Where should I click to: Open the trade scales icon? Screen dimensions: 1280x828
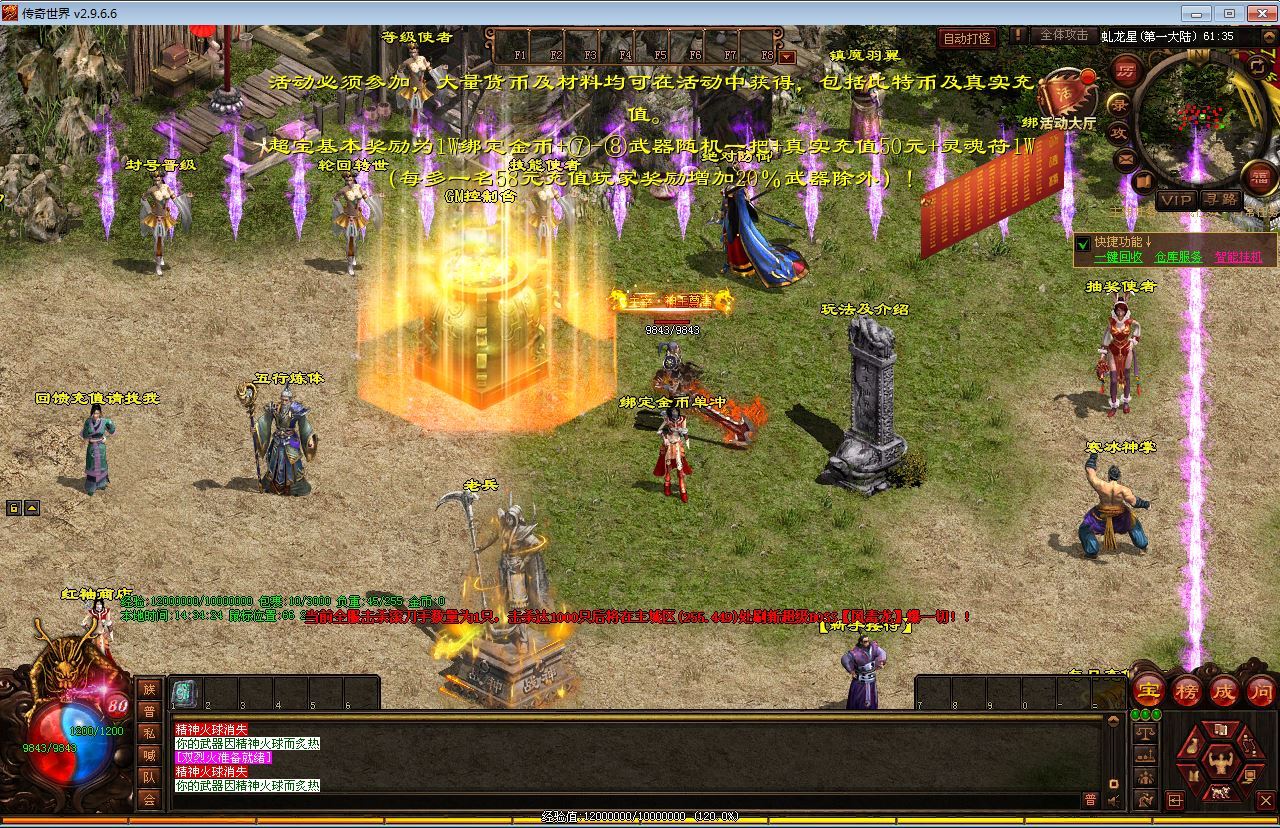point(1145,733)
